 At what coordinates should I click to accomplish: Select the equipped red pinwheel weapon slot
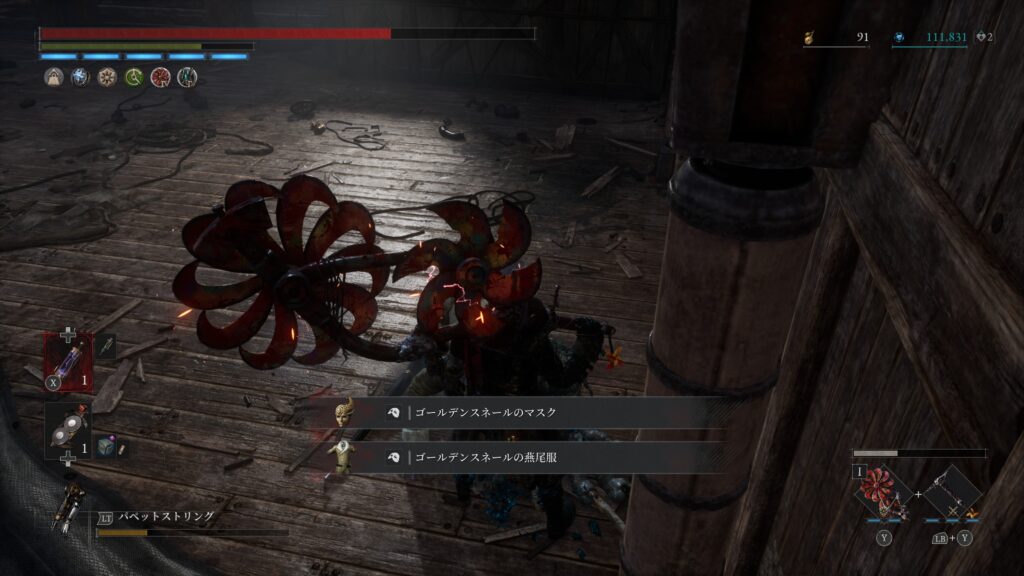(881, 492)
